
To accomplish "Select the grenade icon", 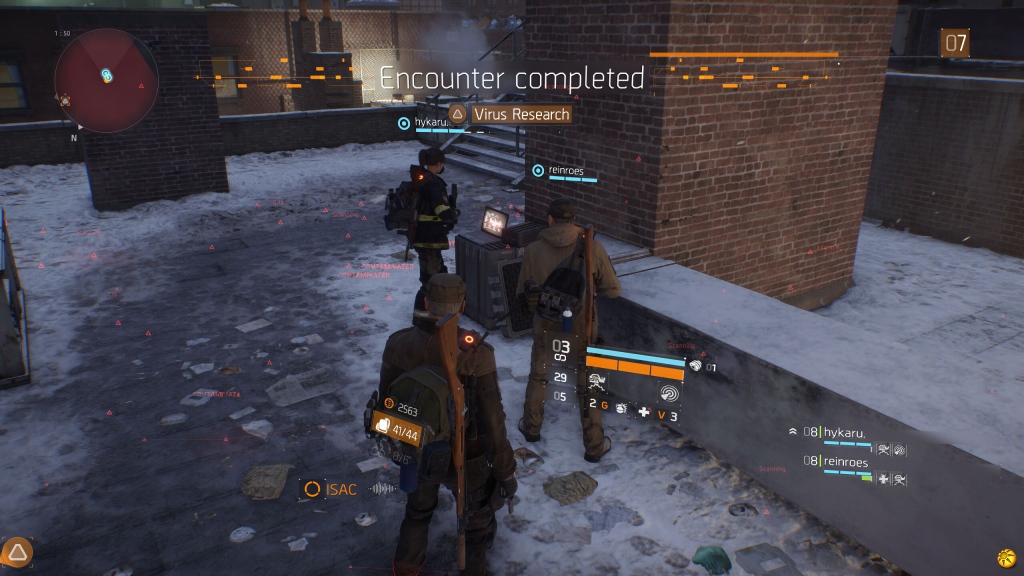I will pos(620,410).
